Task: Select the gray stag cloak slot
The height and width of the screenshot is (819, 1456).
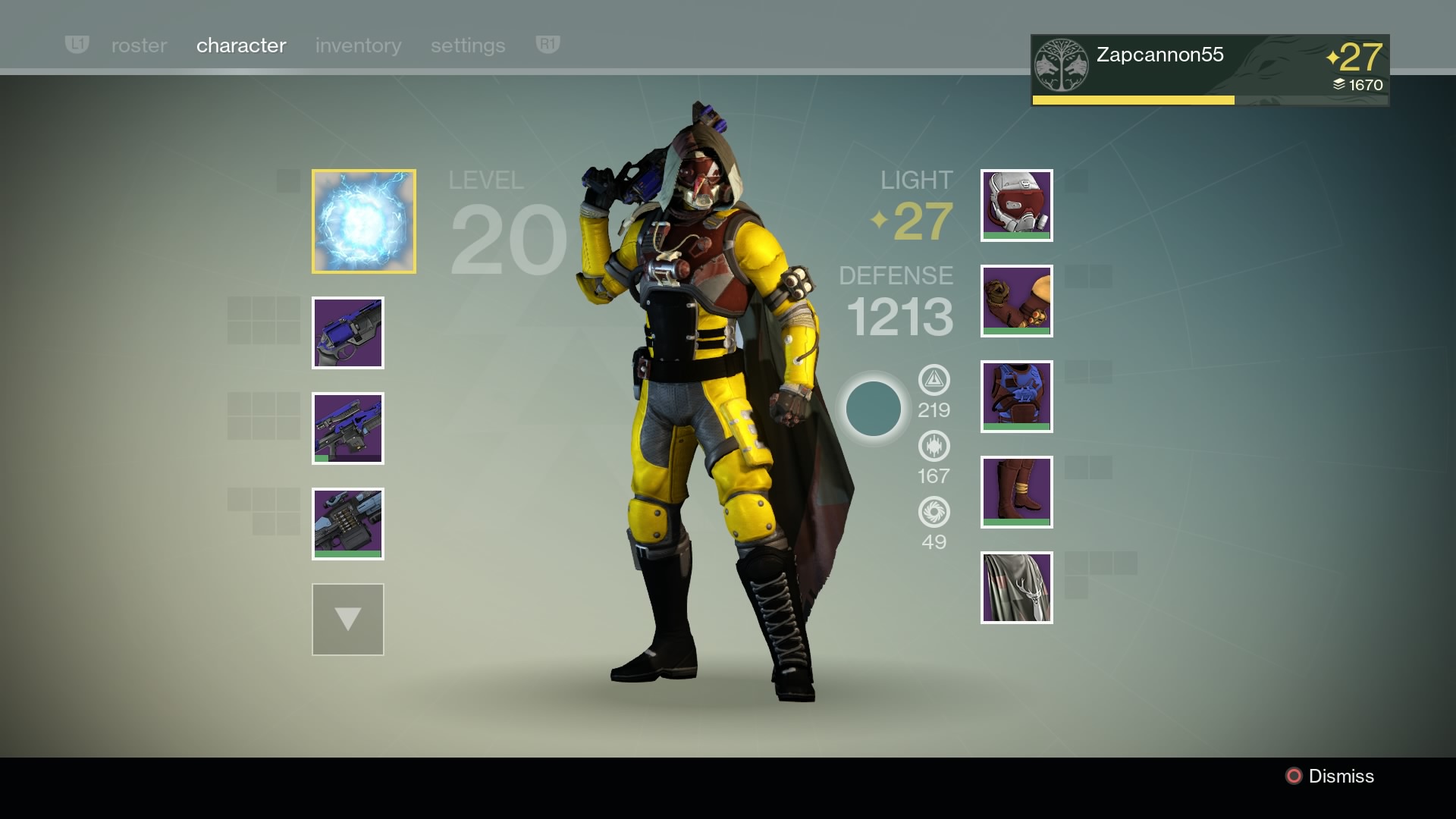Action: click(x=1016, y=588)
